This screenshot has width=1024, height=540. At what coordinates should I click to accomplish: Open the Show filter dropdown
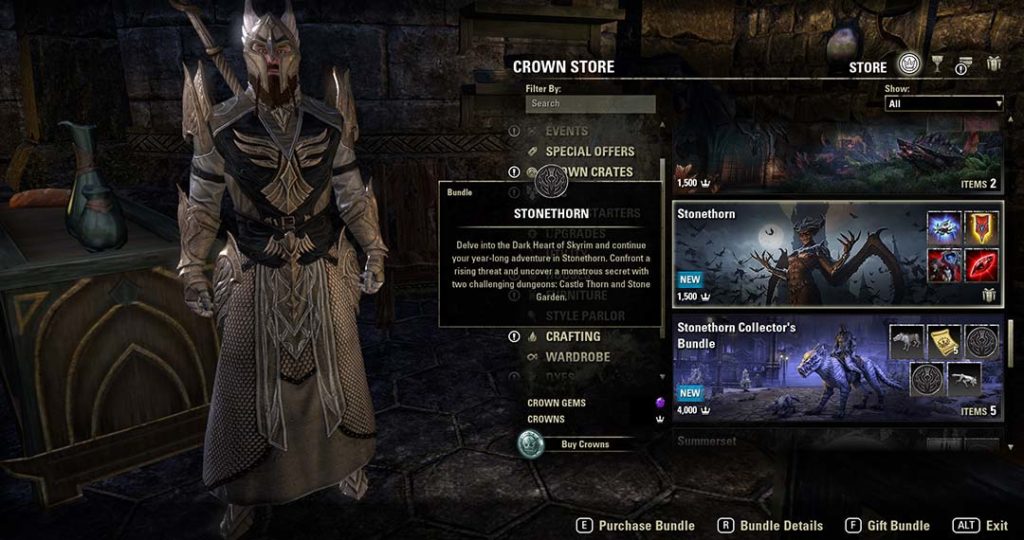(x=943, y=104)
